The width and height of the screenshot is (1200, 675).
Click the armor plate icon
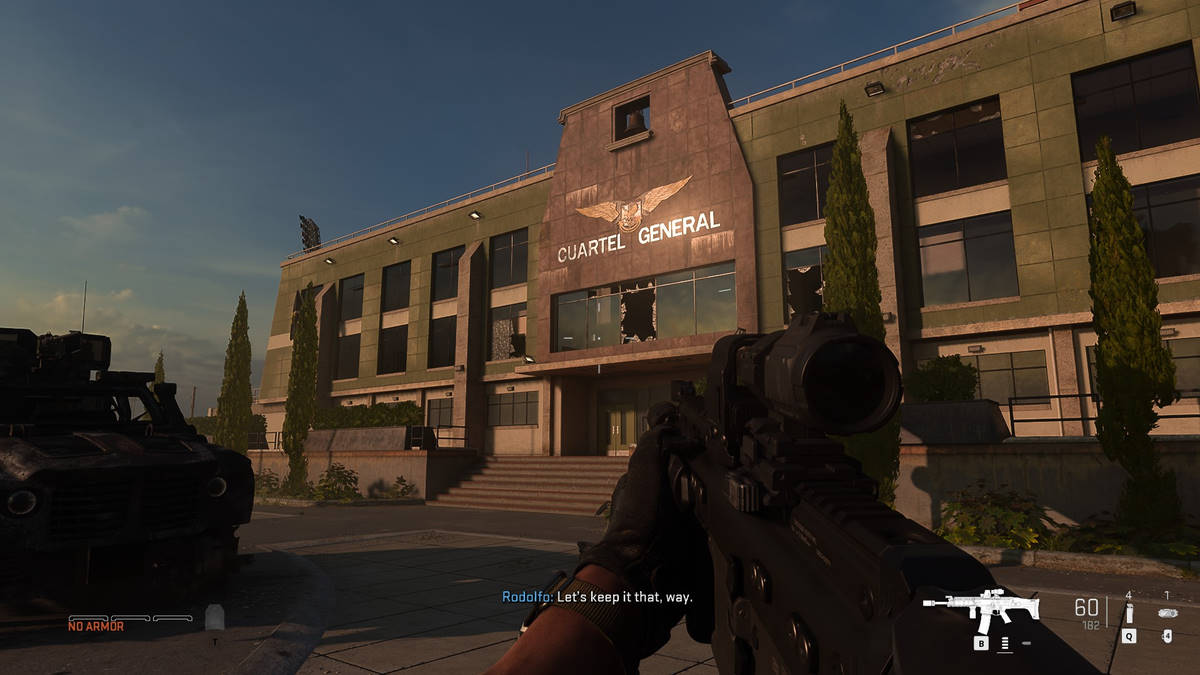(214, 616)
